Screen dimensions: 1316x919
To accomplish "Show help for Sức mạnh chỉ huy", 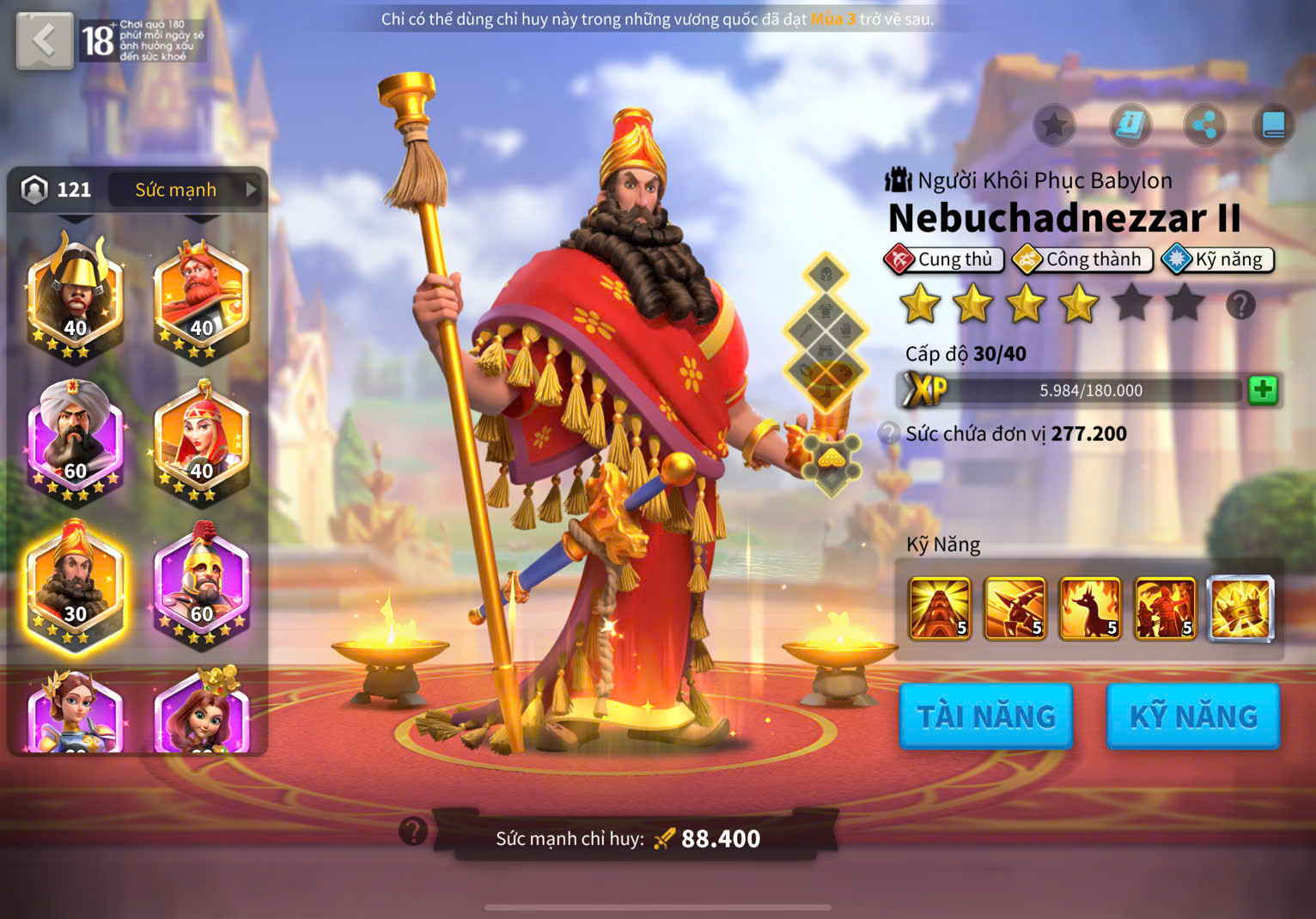I will pos(413,831).
